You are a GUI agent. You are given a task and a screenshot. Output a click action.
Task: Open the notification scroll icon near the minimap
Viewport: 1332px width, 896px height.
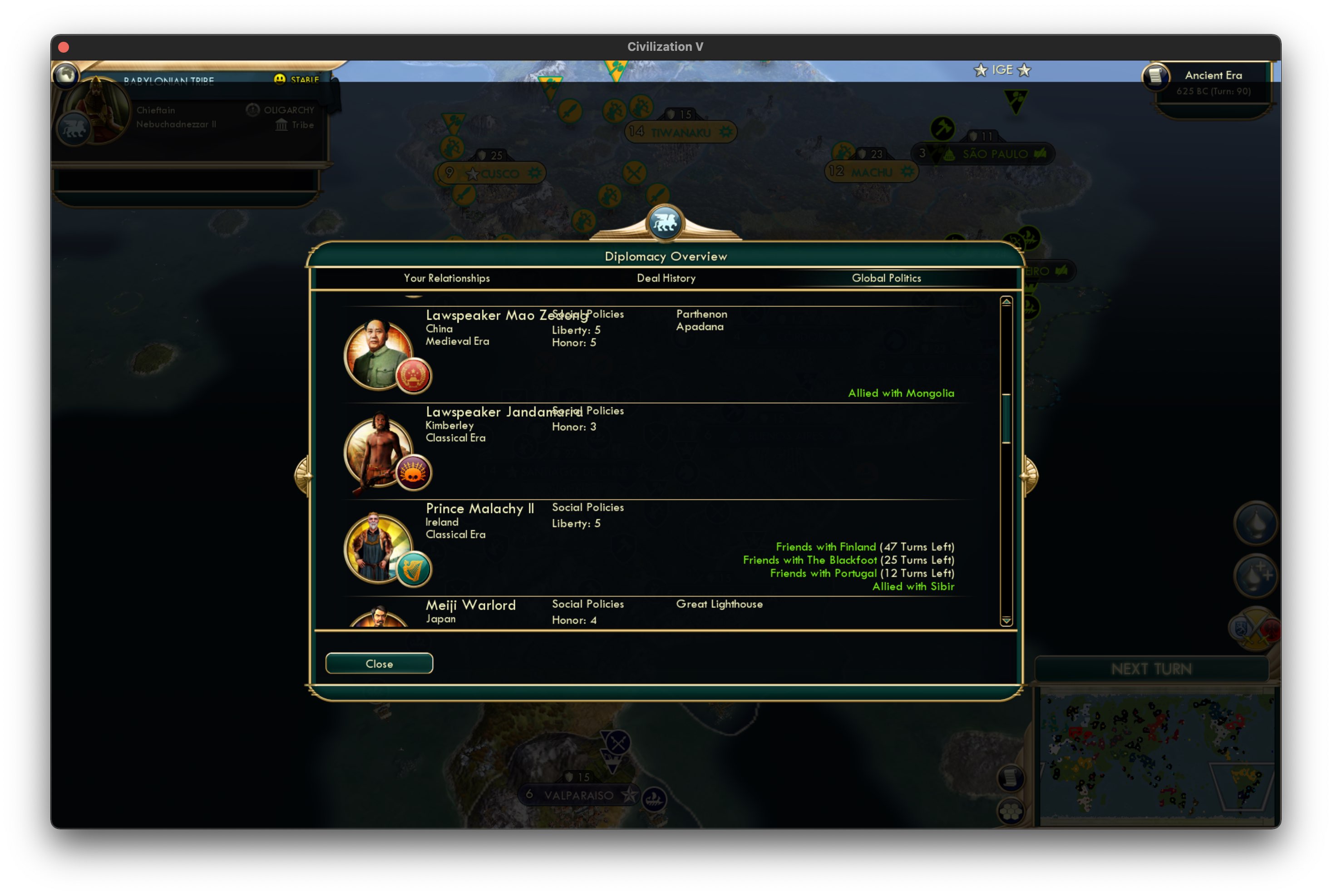(1010, 778)
